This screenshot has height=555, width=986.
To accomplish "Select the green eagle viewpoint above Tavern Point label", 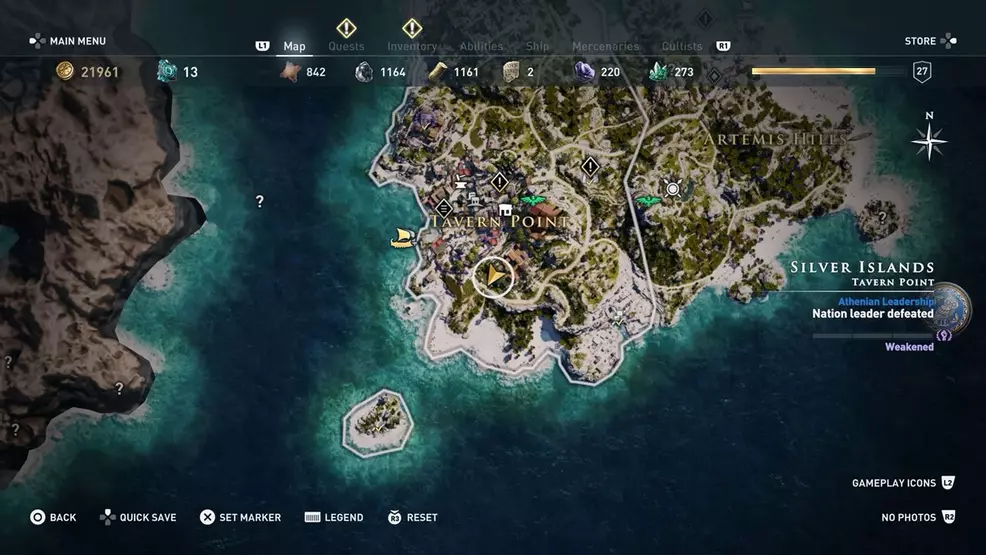I will pos(532,200).
